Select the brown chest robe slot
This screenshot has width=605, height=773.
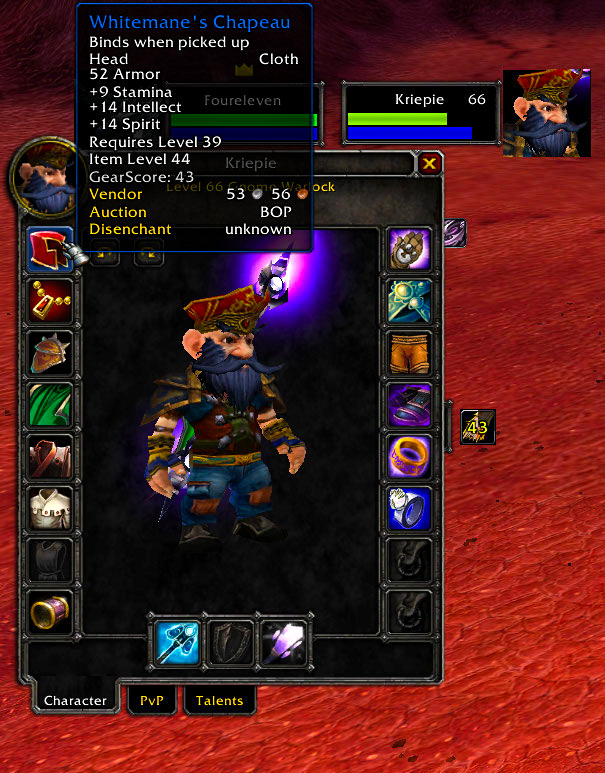(50, 457)
